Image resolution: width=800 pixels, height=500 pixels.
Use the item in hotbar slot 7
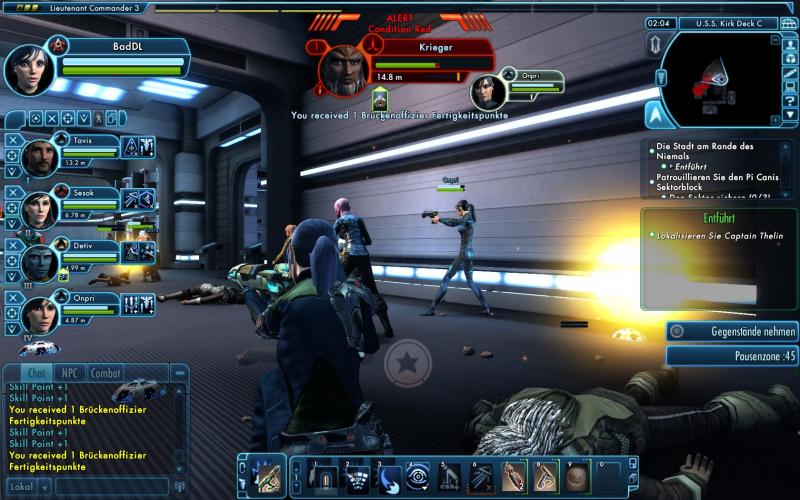(x=514, y=477)
